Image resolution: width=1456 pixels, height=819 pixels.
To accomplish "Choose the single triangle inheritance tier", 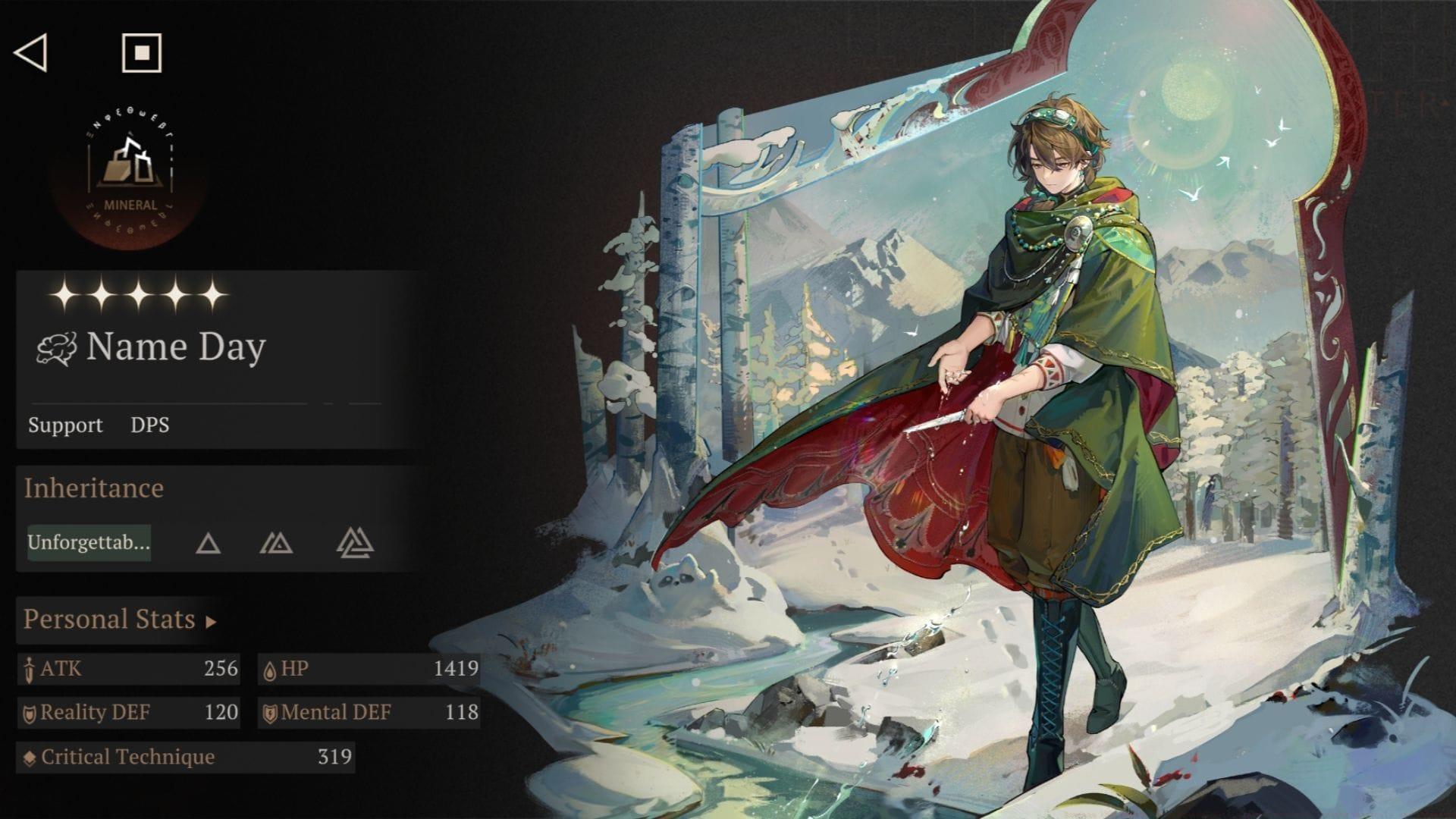I will click(208, 544).
